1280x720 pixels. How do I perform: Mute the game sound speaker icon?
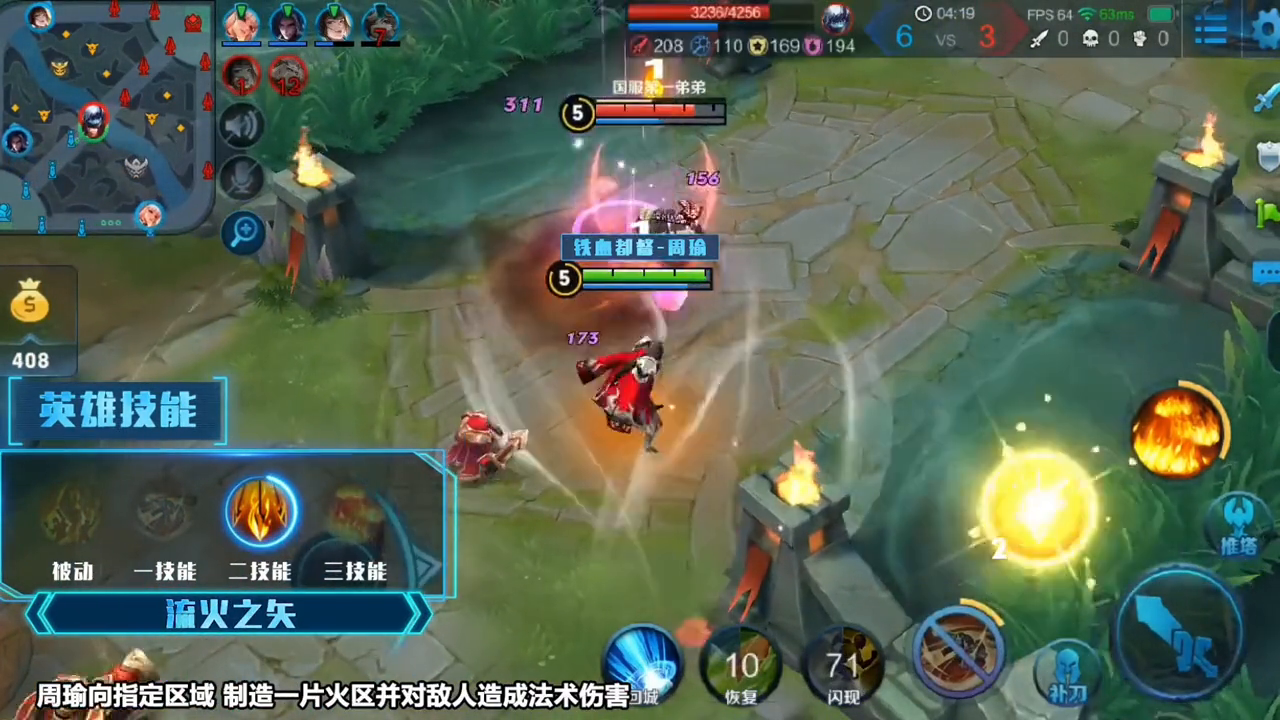pyautogui.click(x=243, y=127)
